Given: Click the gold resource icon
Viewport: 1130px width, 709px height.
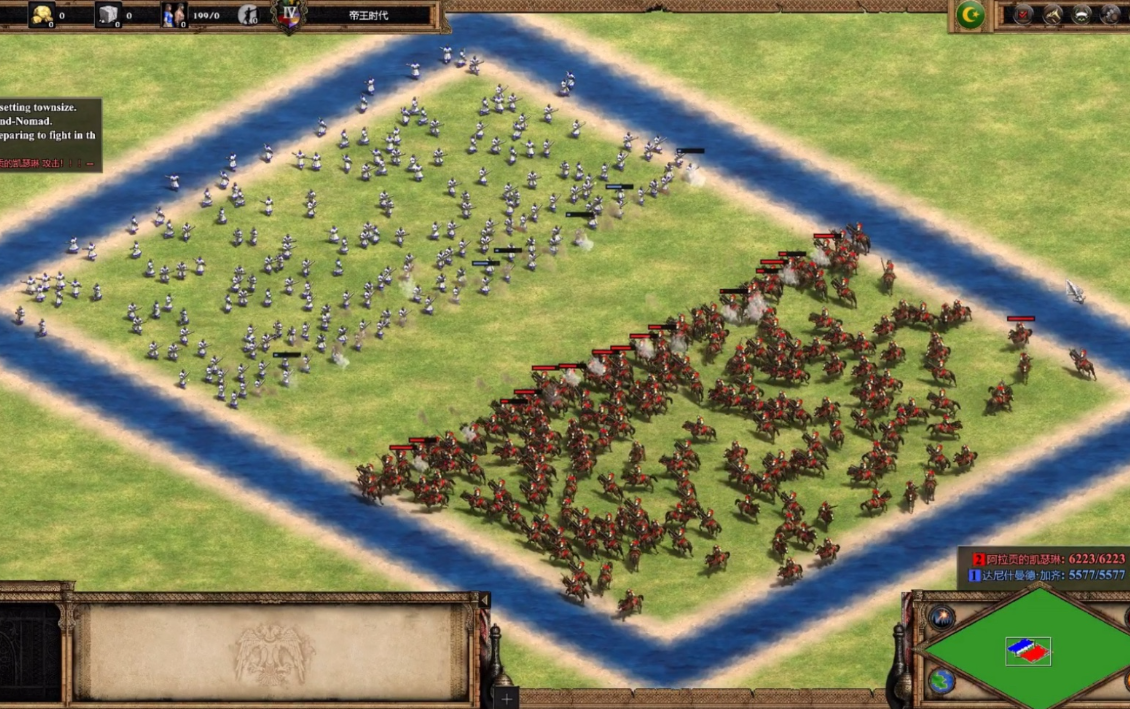Looking at the screenshot, I should 41,15.
